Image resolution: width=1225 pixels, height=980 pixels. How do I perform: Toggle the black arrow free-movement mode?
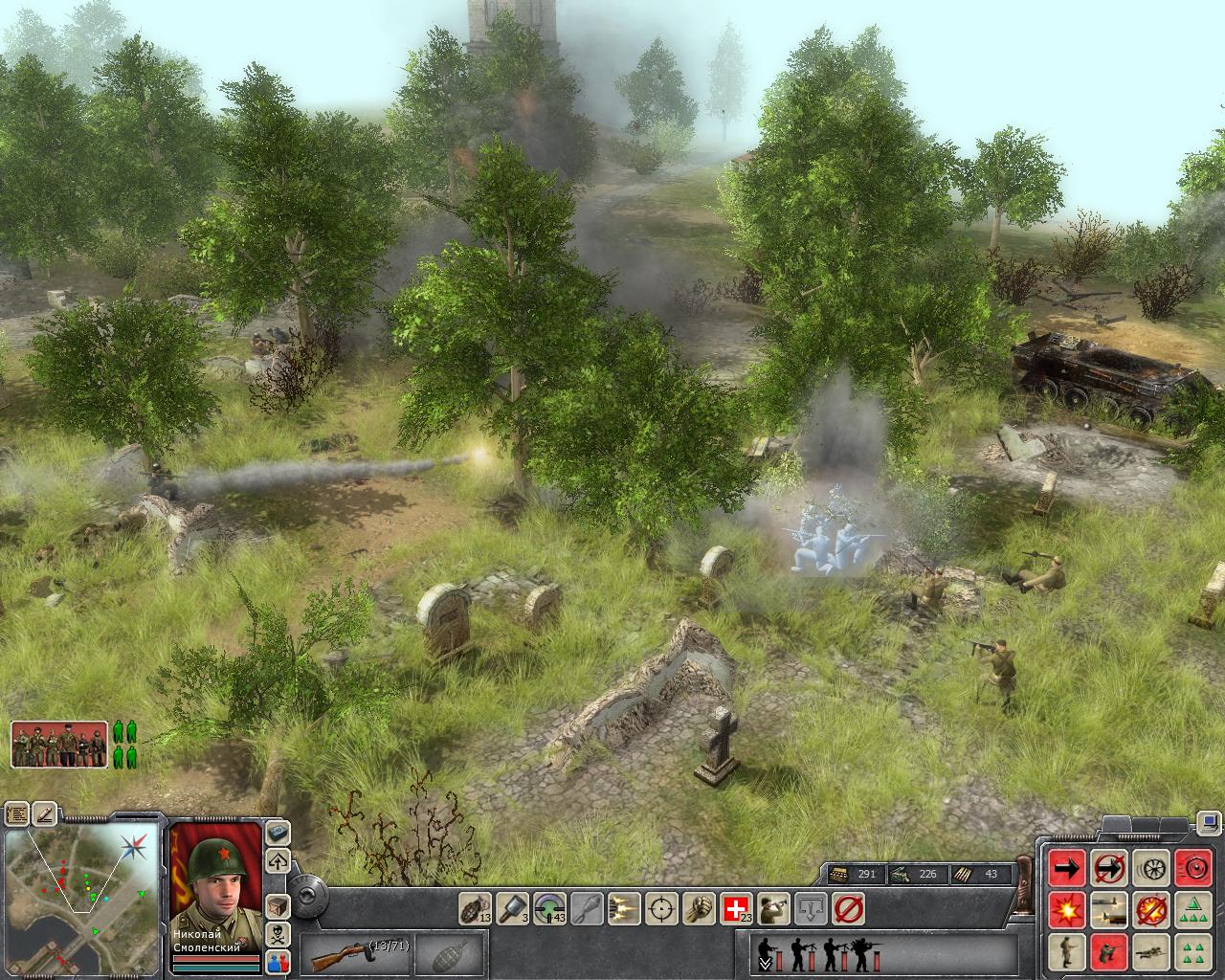[1068, 868]
